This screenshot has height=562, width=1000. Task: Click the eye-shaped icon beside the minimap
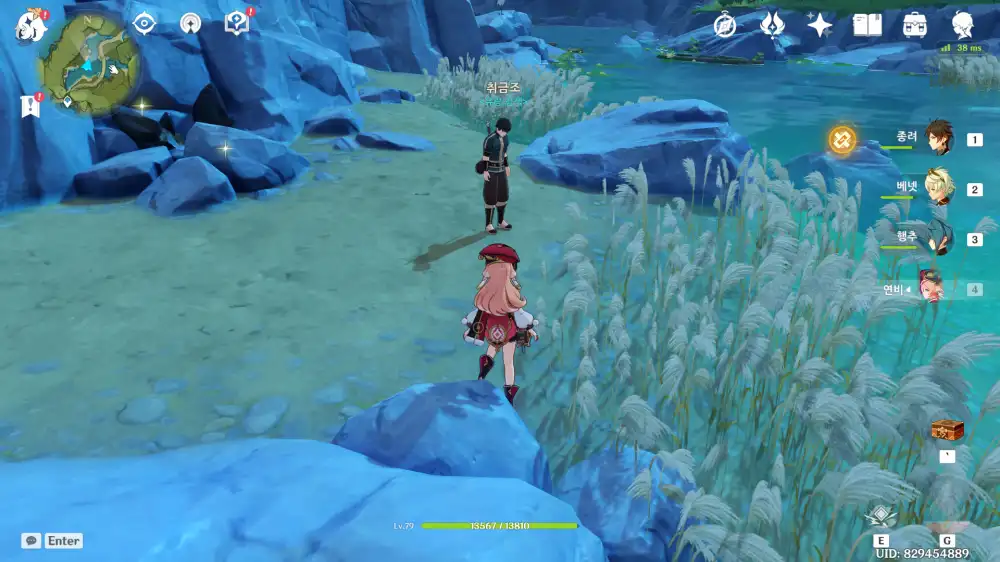[x=145, y=23]
